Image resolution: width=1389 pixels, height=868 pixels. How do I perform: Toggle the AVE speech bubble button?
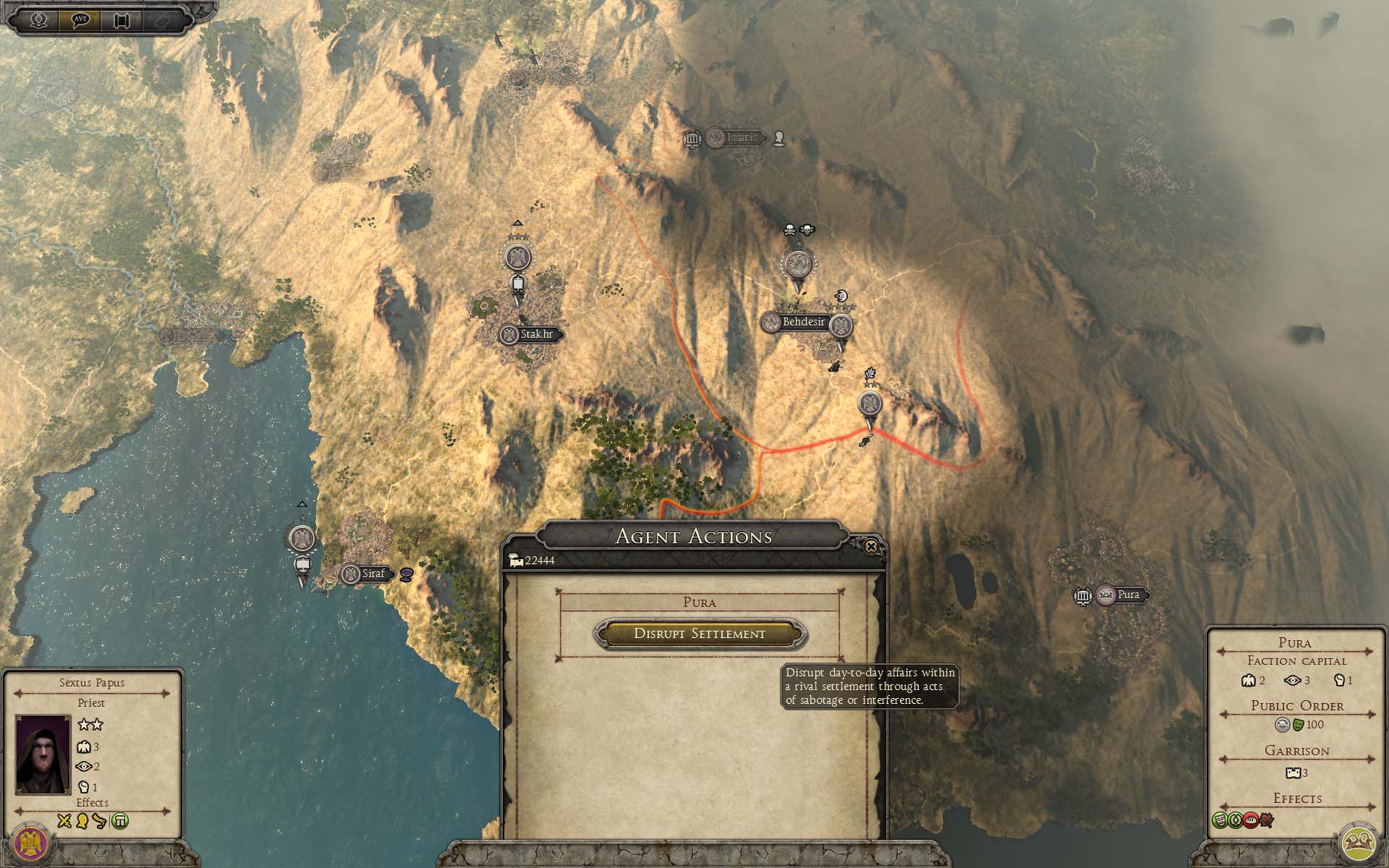coord(80,20)
